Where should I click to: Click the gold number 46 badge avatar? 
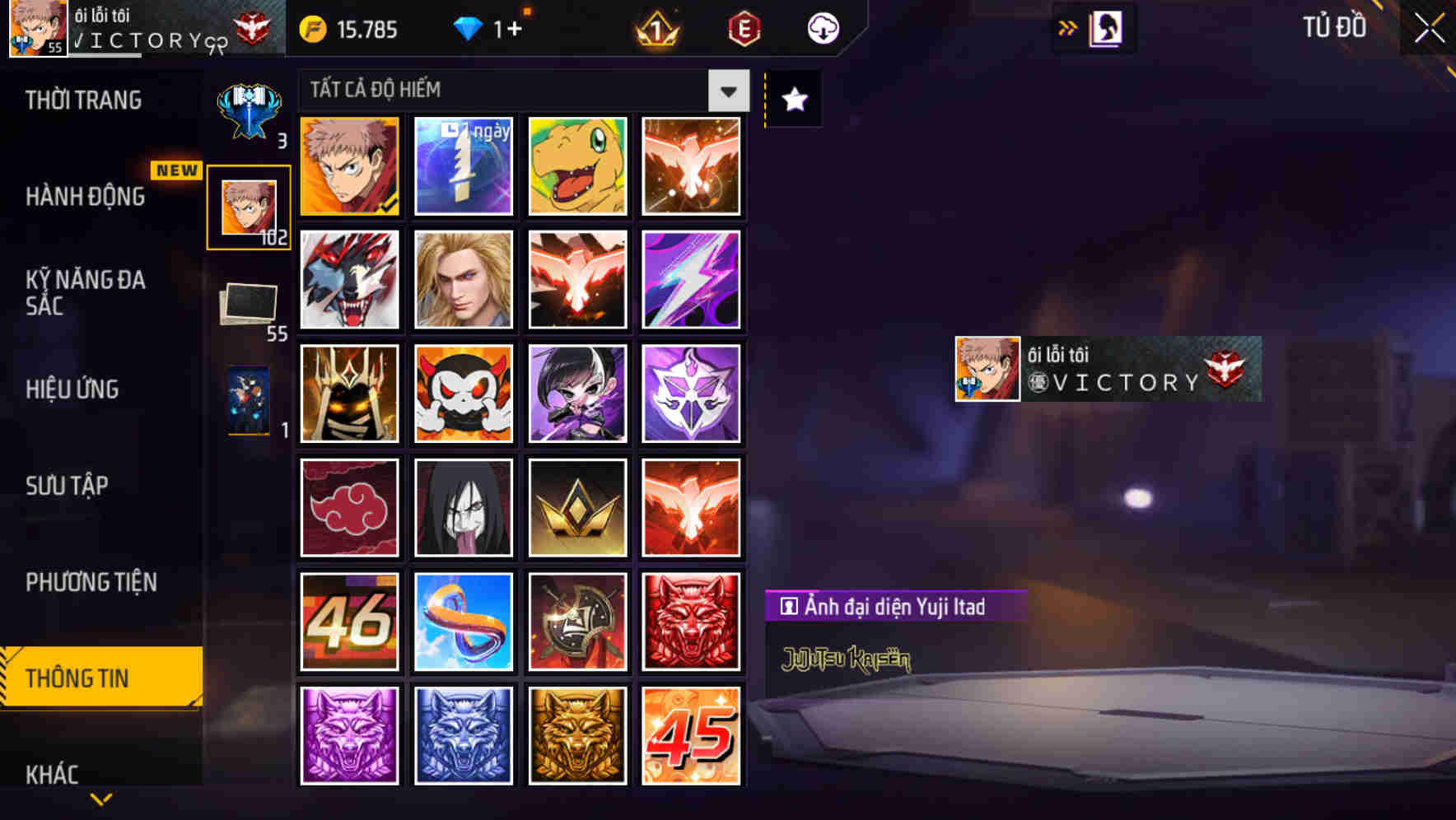(x=349, y=621)
